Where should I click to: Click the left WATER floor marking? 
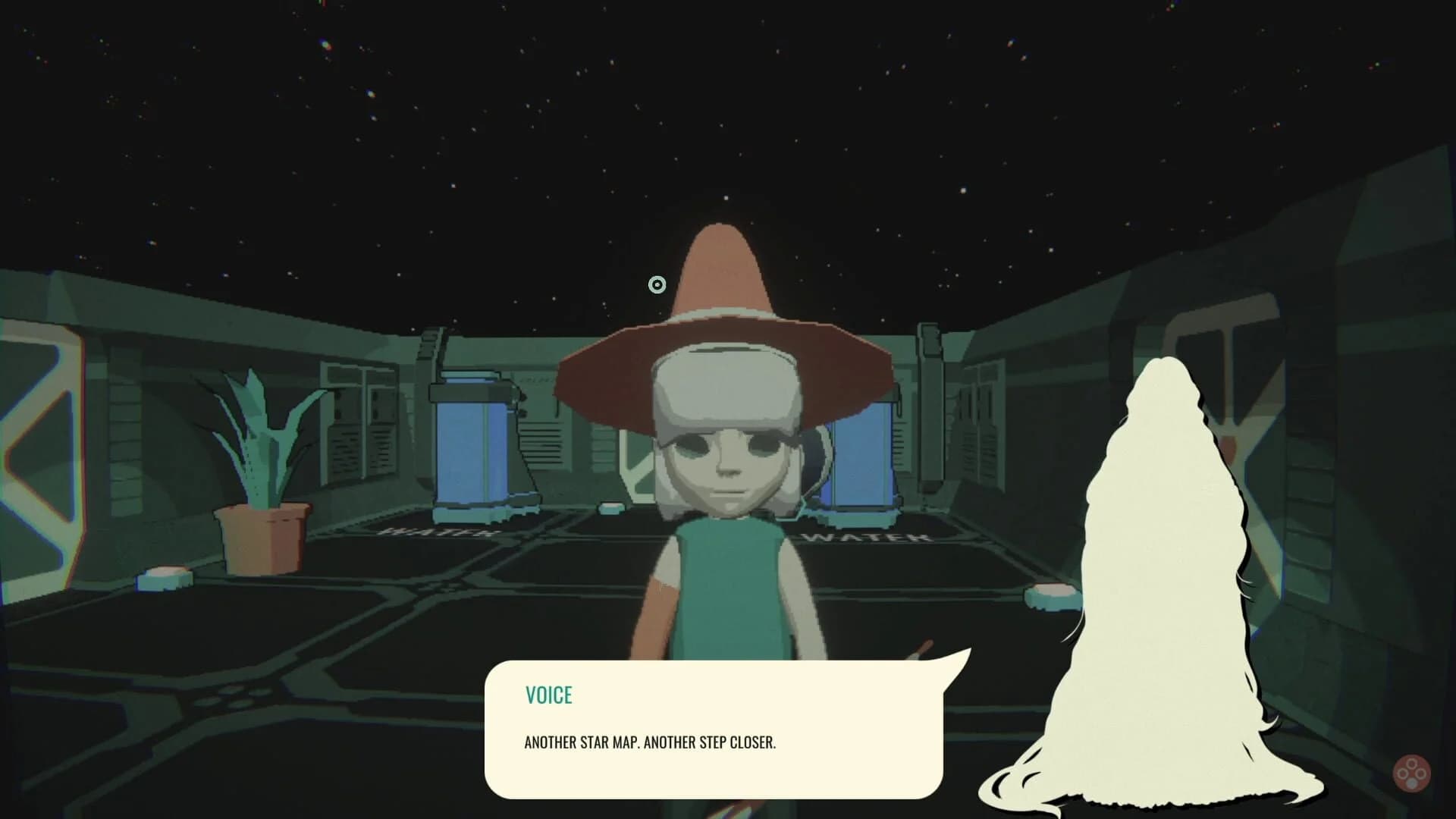tap(432, 535)
